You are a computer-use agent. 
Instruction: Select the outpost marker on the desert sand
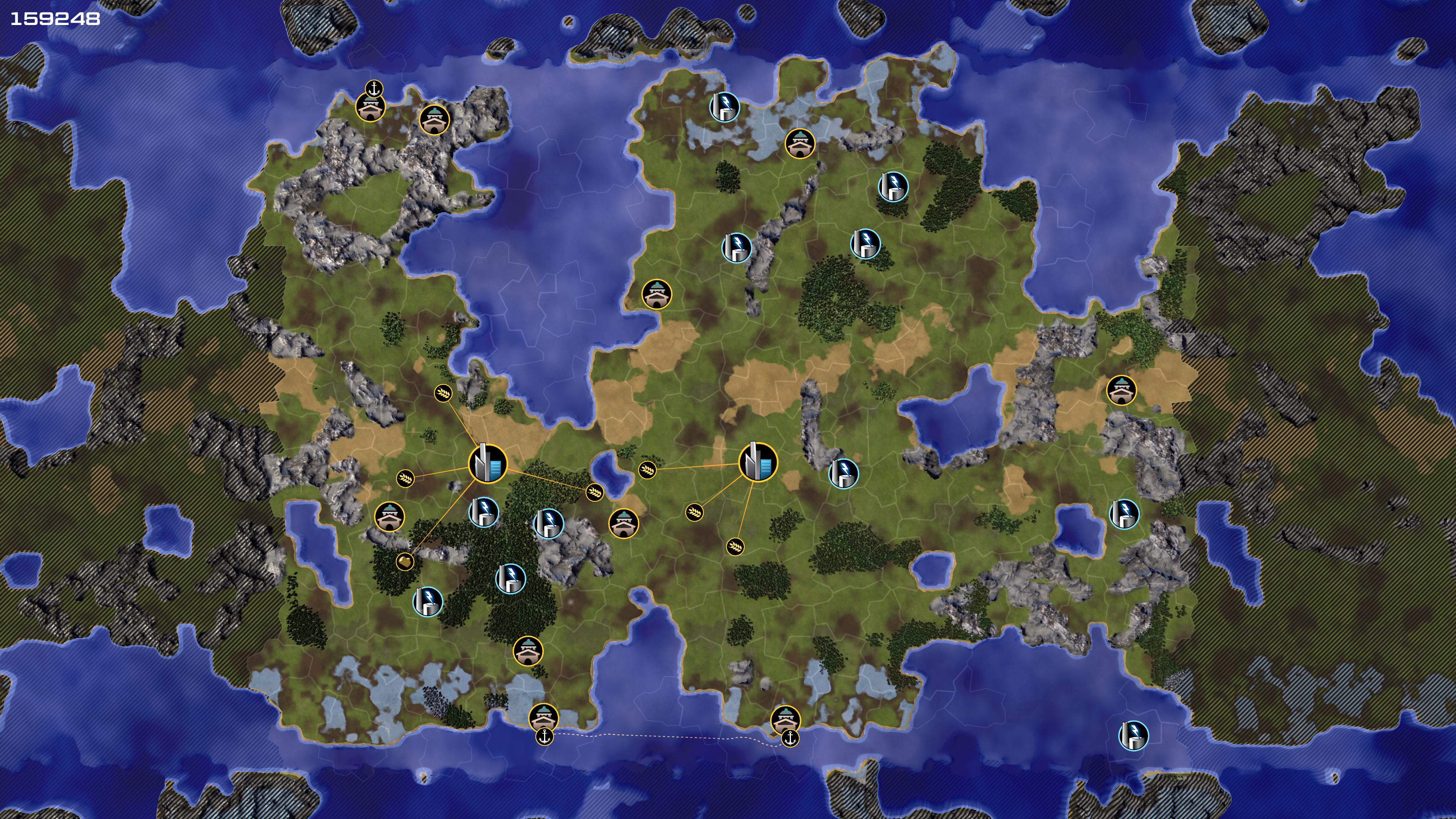(x=1122, y=390)
